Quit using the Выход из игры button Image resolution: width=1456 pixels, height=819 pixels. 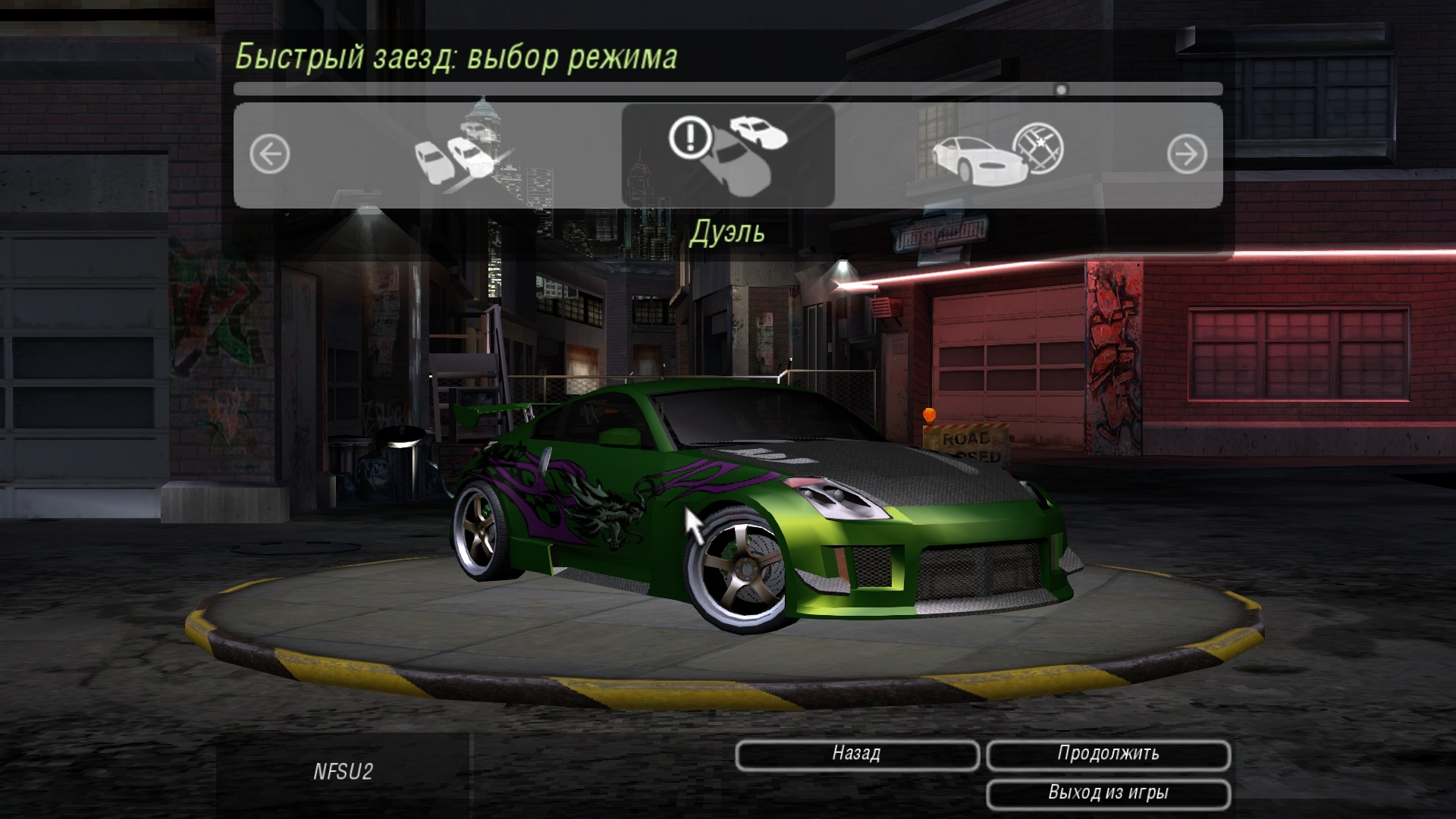1108,793
